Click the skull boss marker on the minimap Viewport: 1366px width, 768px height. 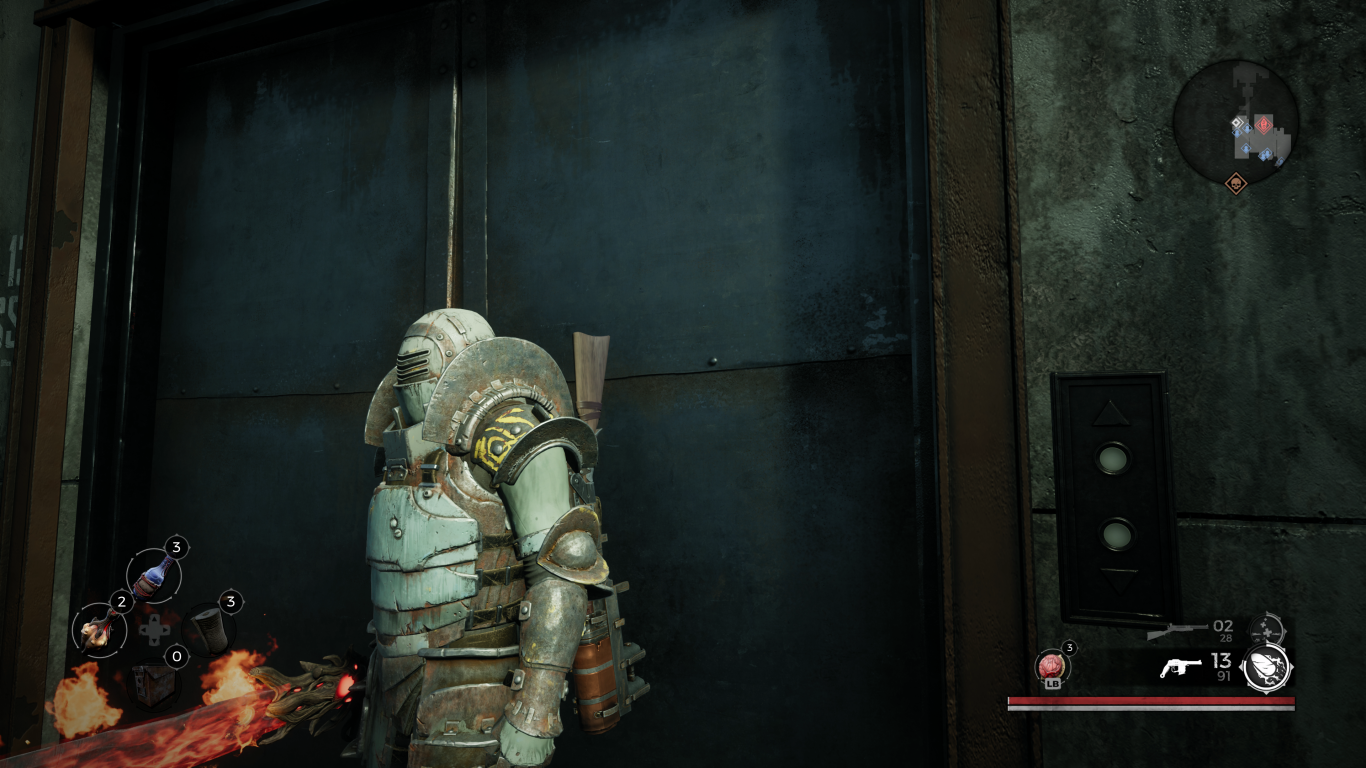(x=1237, y=183)
